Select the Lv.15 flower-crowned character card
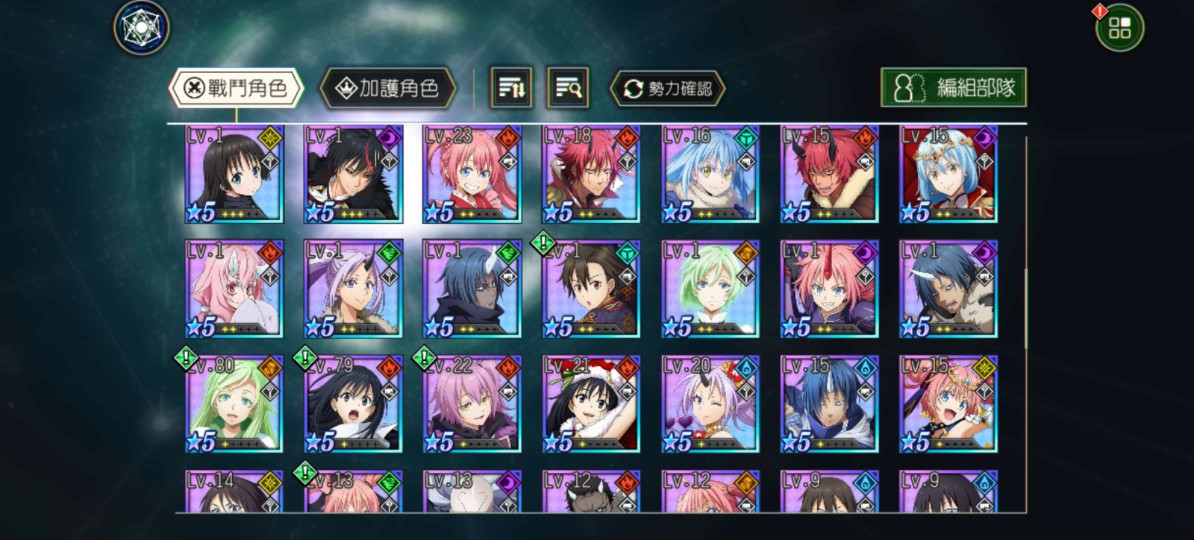This screenshot has width=1194, height=540. click(x=949, y=404)
